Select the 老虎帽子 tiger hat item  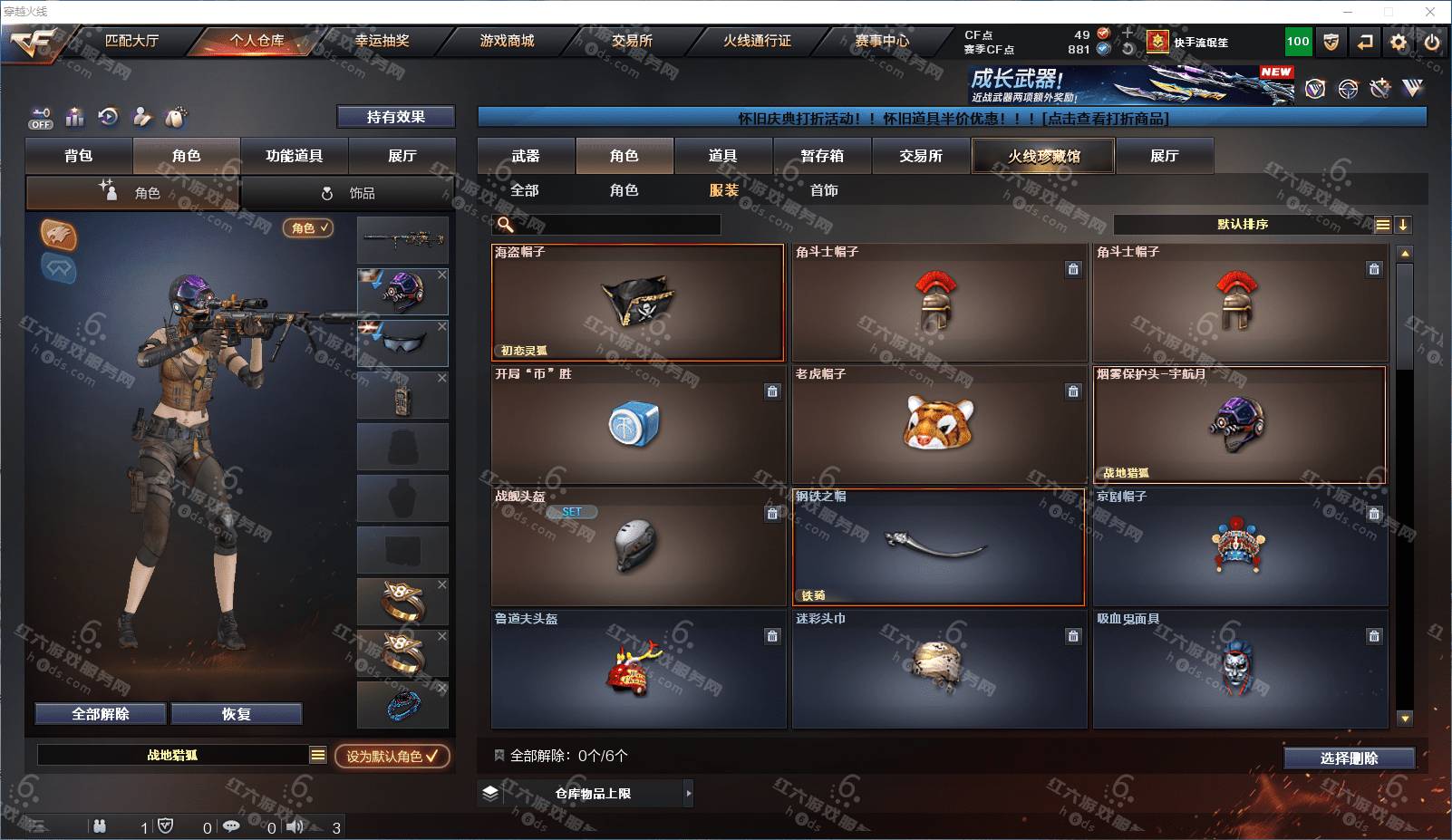click(939, 425)
